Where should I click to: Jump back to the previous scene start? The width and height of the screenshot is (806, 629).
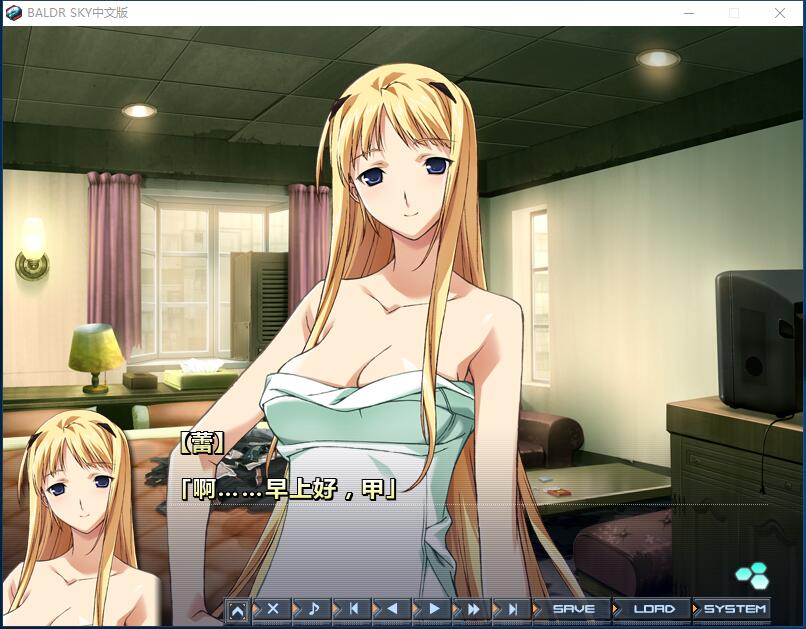[x=352, y=608]
